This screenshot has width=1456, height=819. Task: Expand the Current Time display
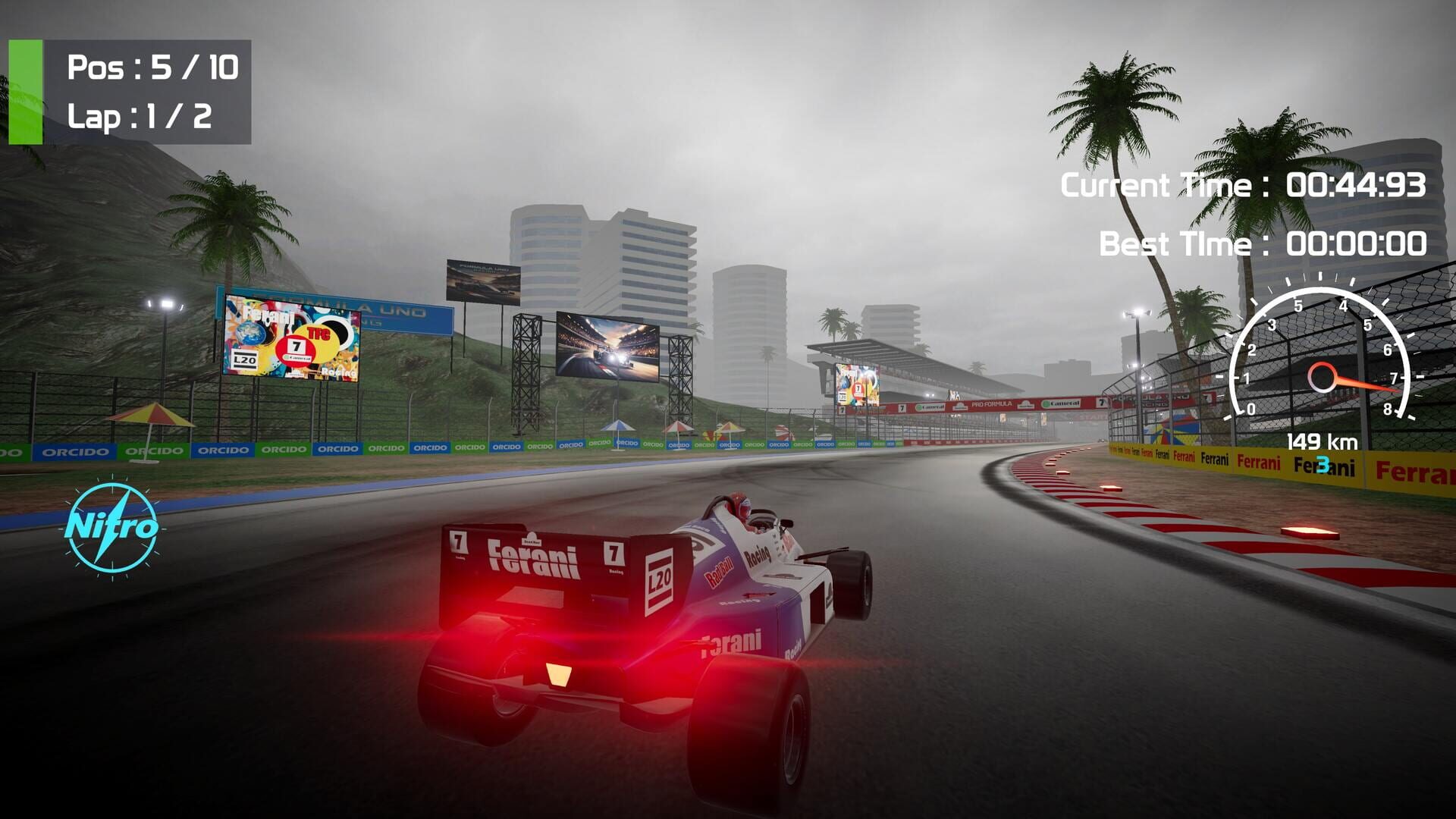point(1244,183)
